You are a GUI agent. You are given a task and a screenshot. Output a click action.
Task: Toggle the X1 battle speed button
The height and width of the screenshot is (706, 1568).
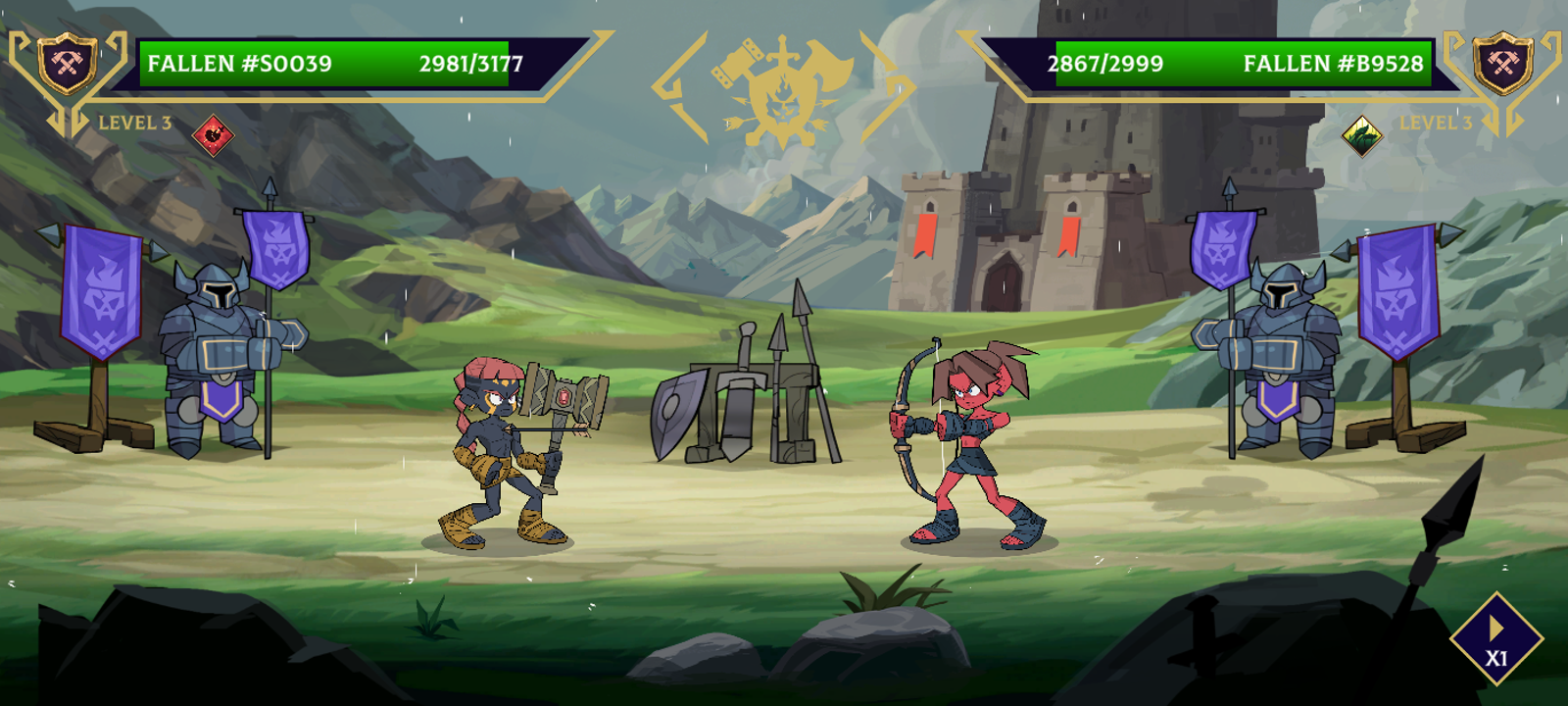(1495, 640)
